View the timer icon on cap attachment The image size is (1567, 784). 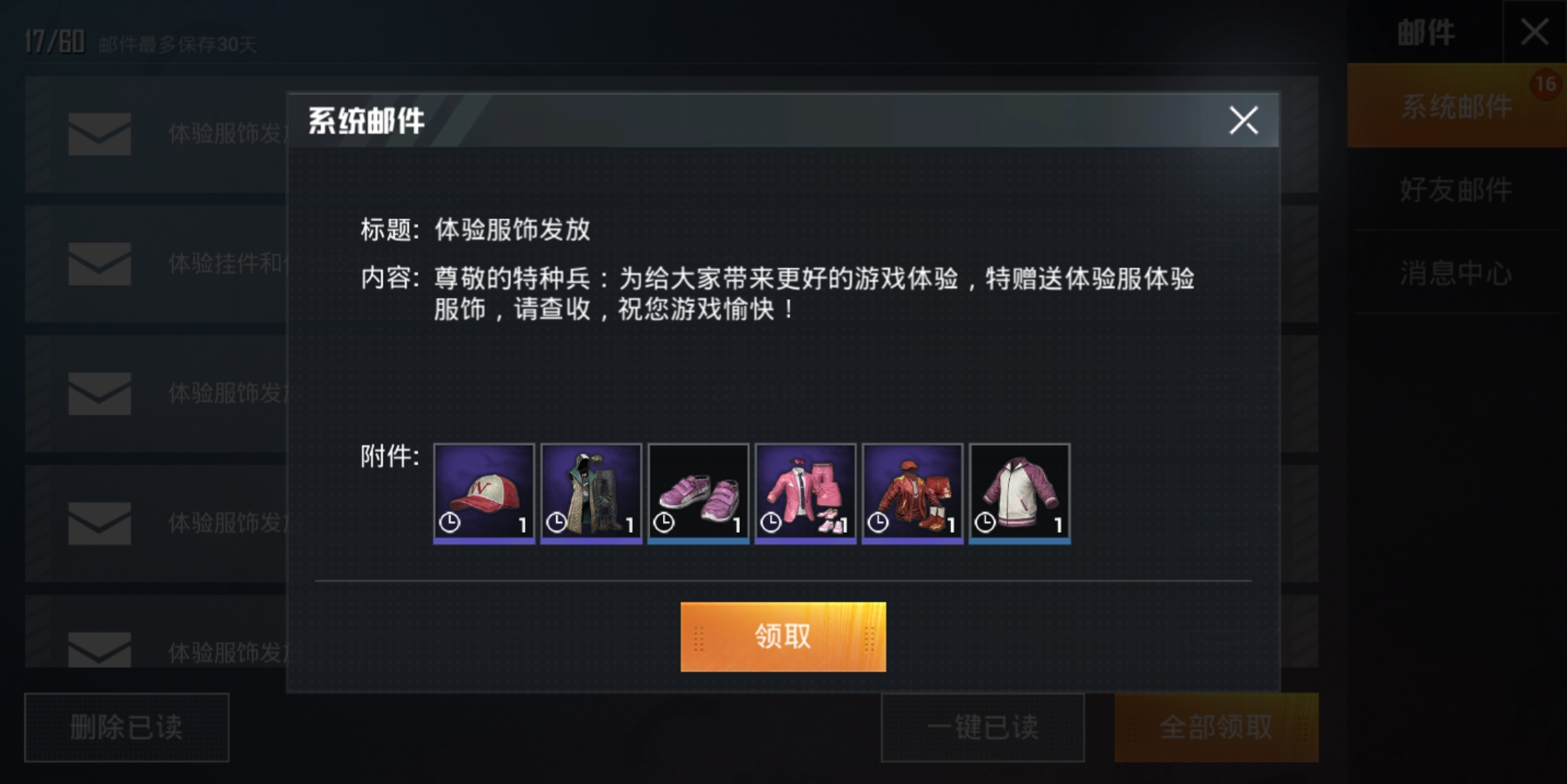click(449, 521)
